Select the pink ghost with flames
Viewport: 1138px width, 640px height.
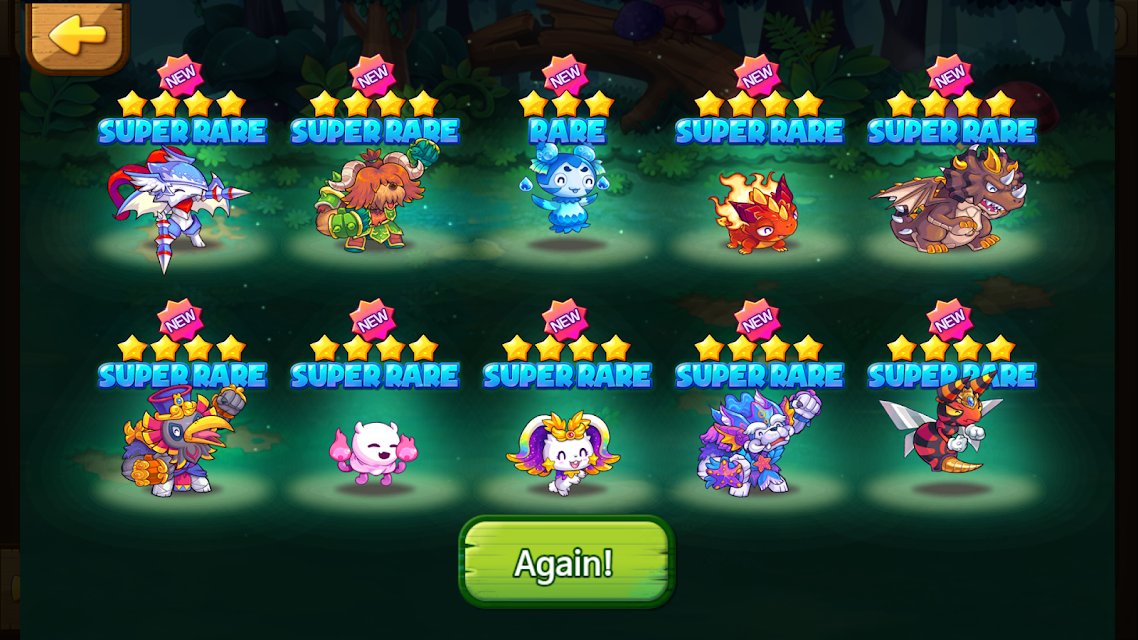(x=373, y=452)
